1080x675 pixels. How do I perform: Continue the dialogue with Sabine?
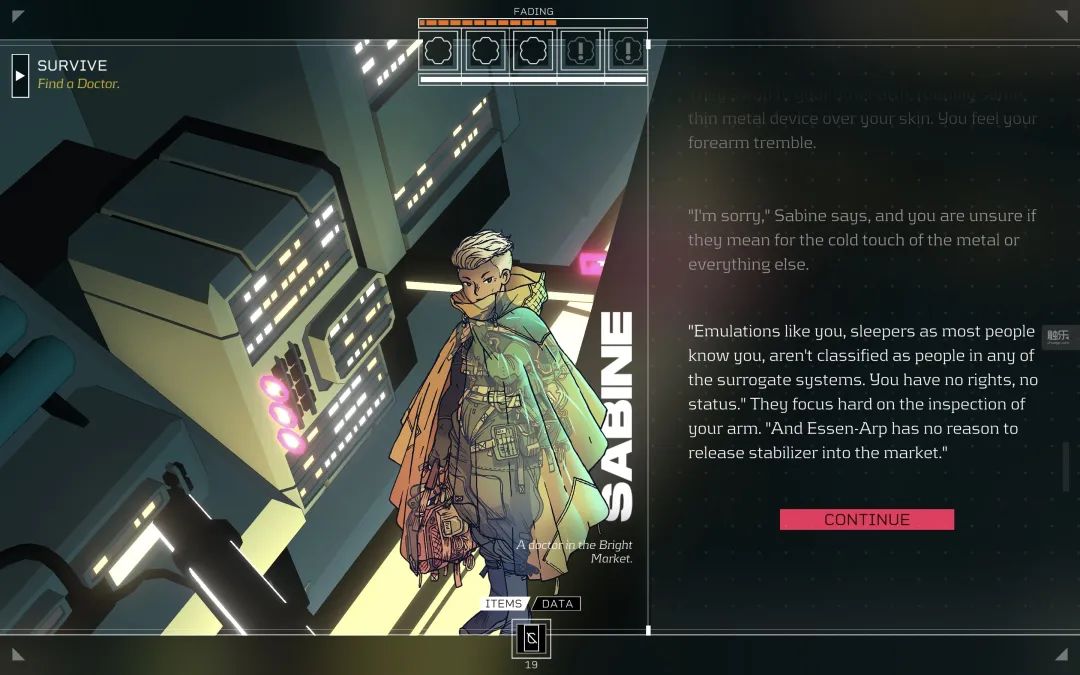pos(866,519)
